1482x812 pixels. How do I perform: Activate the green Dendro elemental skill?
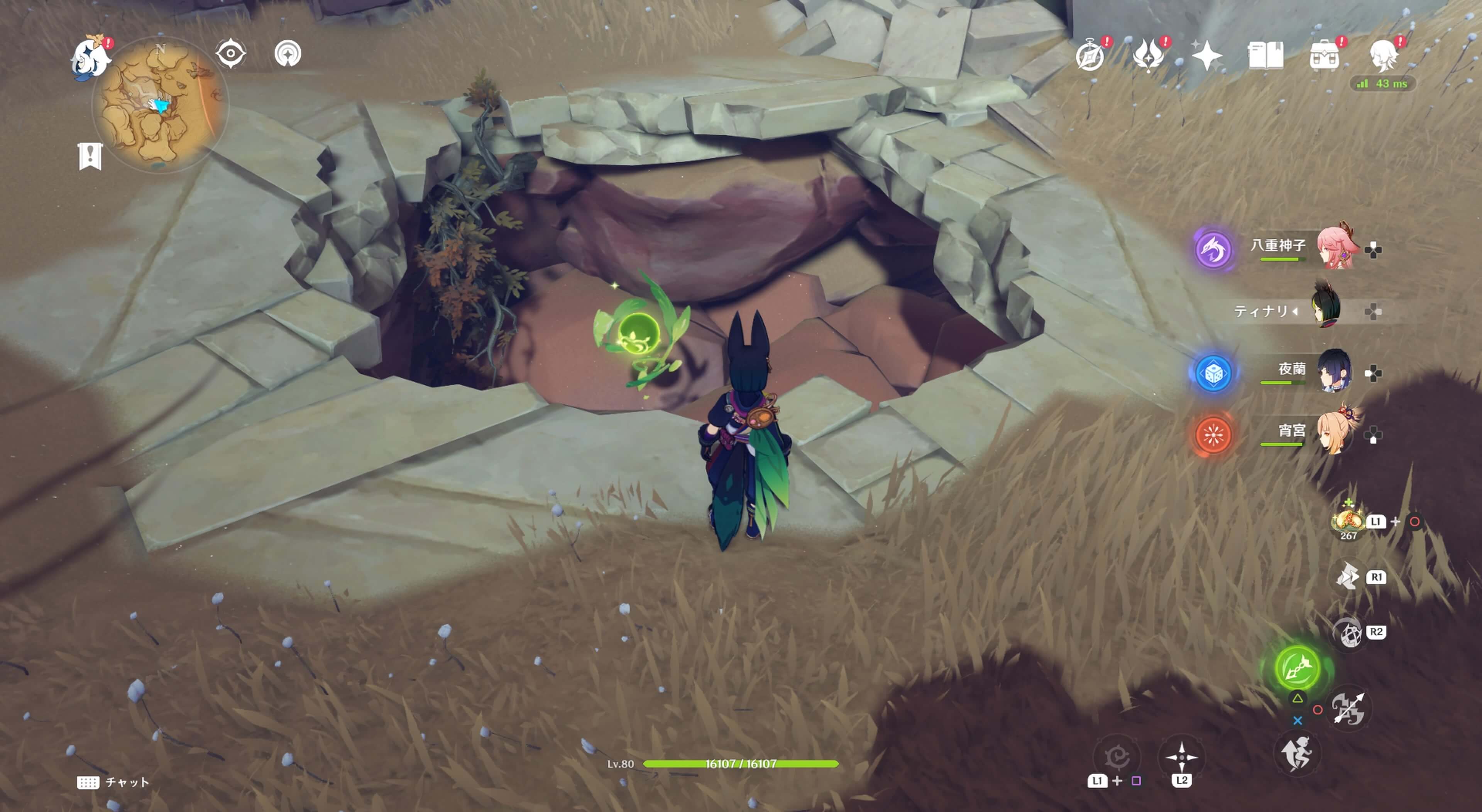click(x=1297, y=668)
